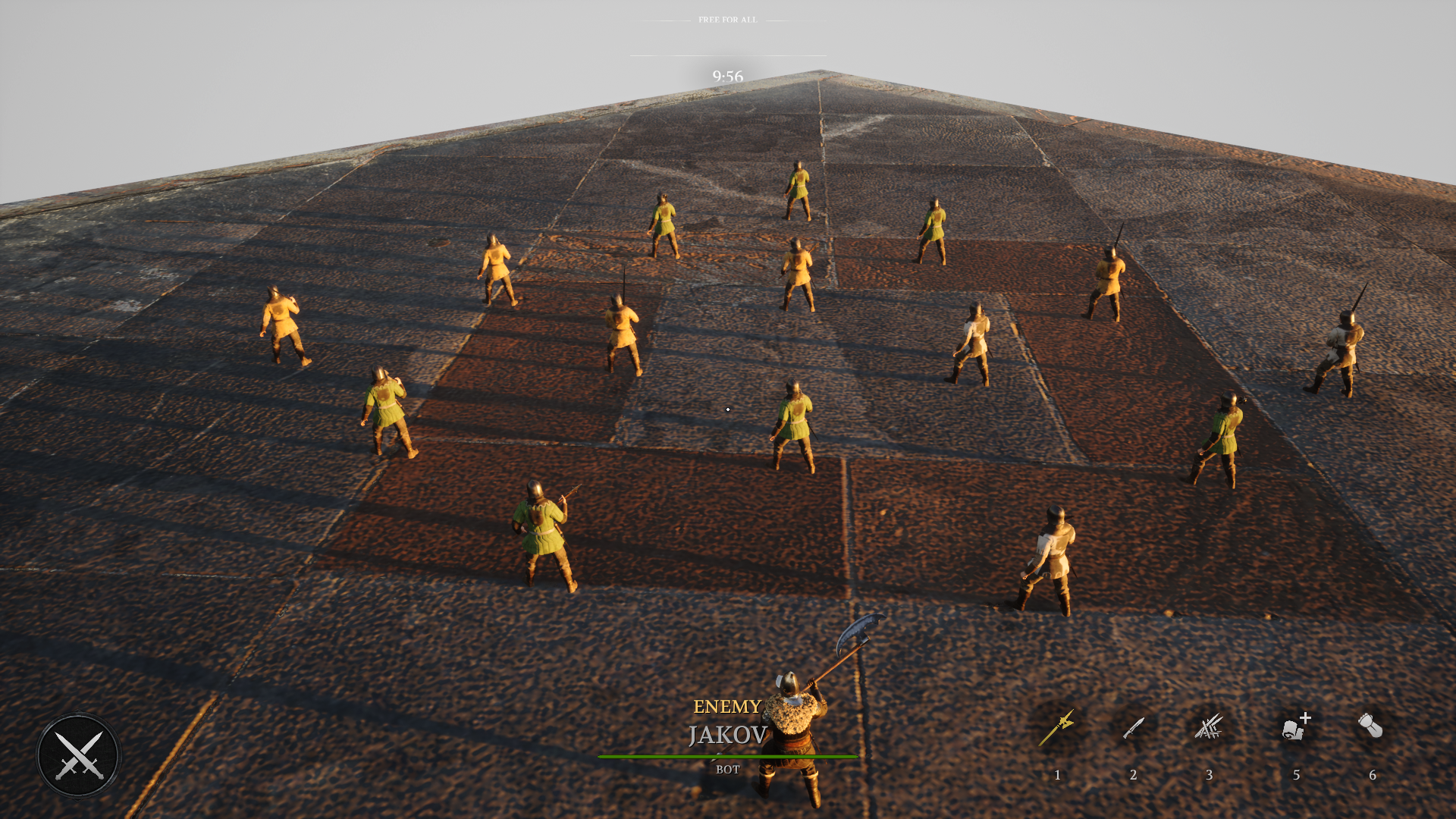Click the FREE FOR ALL gamemode title

(x=726, y=20)
